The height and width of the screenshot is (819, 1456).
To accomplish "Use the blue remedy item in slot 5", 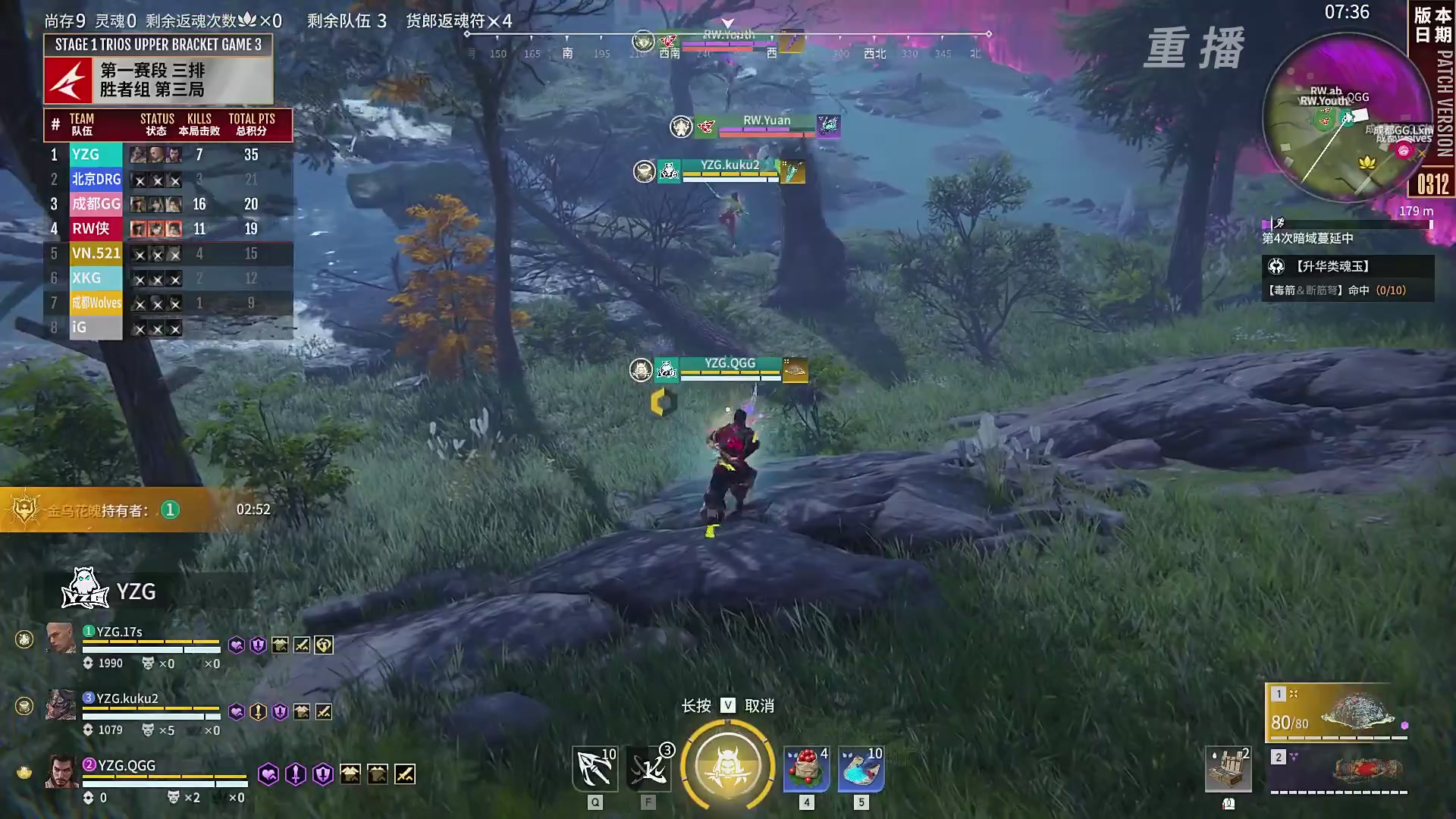I will [860, 768].
